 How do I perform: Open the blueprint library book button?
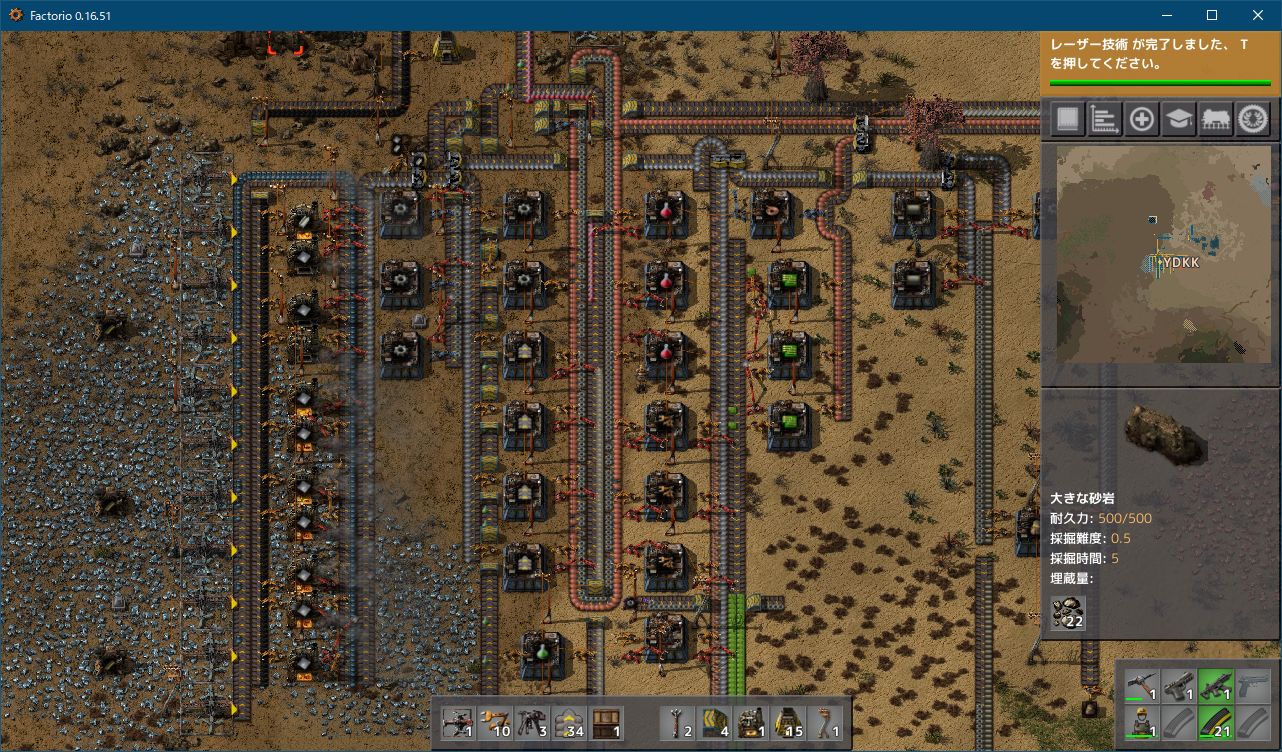(x=1067, y=120)
